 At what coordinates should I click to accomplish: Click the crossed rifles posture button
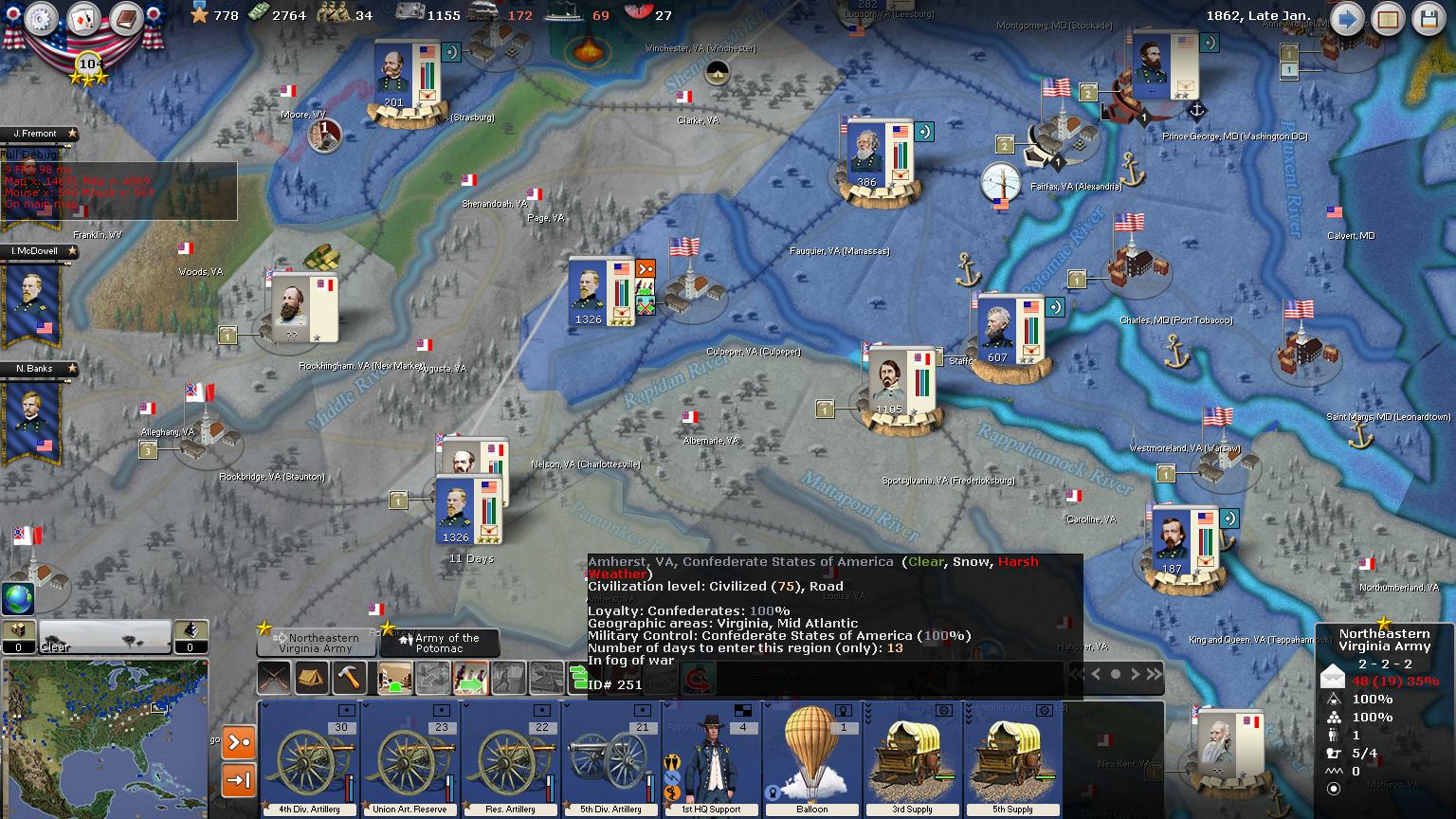click(x=275, y=678)
